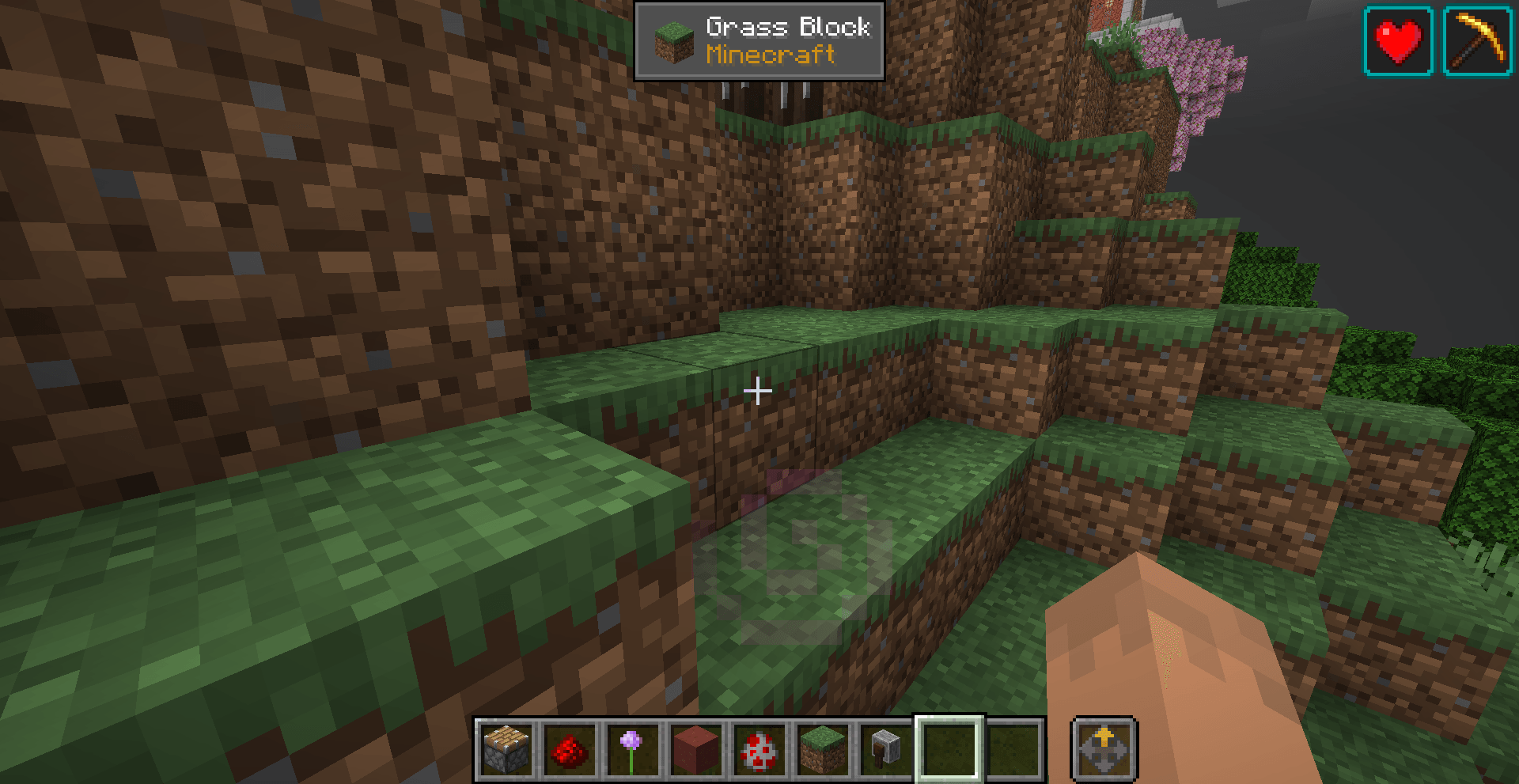Pick the allium flower from the hotbar
1519x784 pixels.
(x=631, y=747)
